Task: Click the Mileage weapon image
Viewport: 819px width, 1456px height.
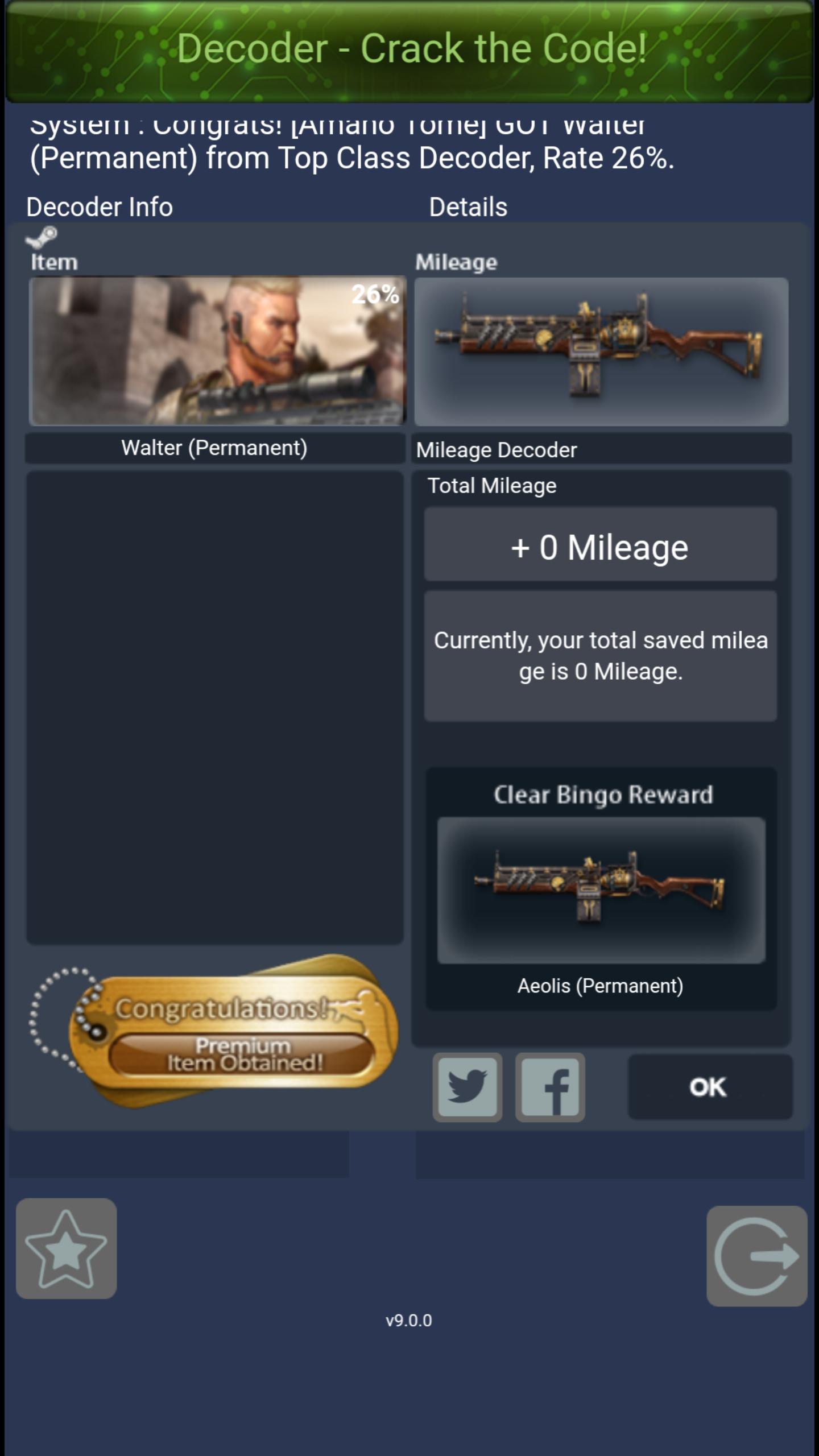Action: [601, 350]
